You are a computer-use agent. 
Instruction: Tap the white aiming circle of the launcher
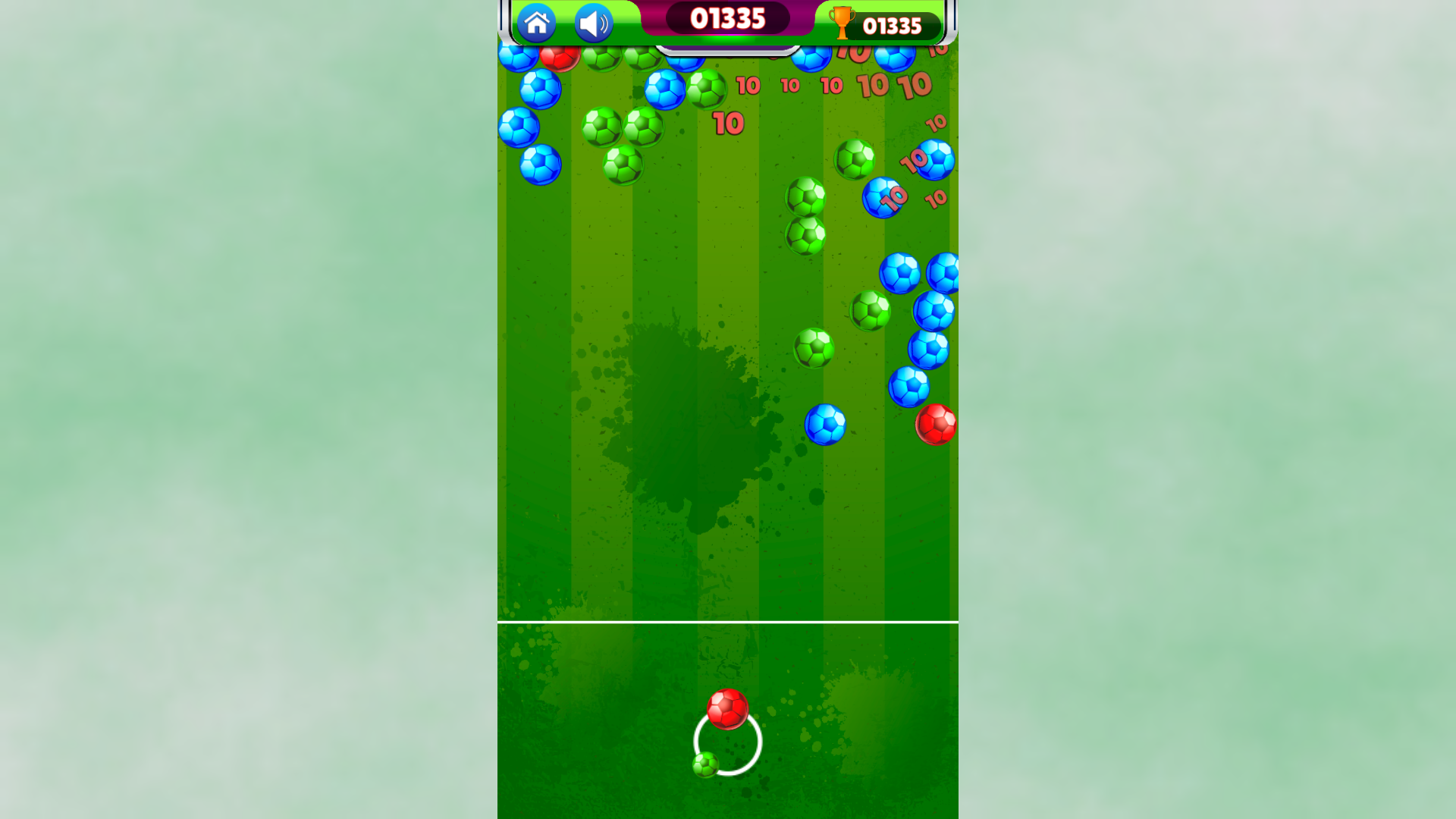pos(726,743)
